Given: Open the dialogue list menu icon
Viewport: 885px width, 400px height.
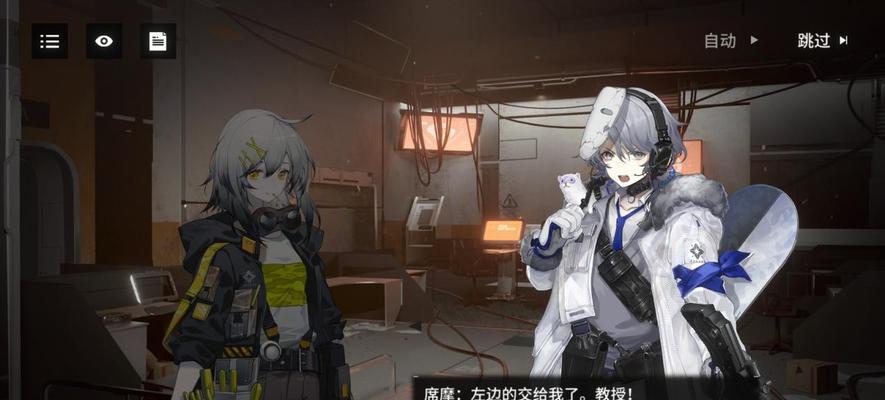Looking at the screenshot, I should (50, 41).
